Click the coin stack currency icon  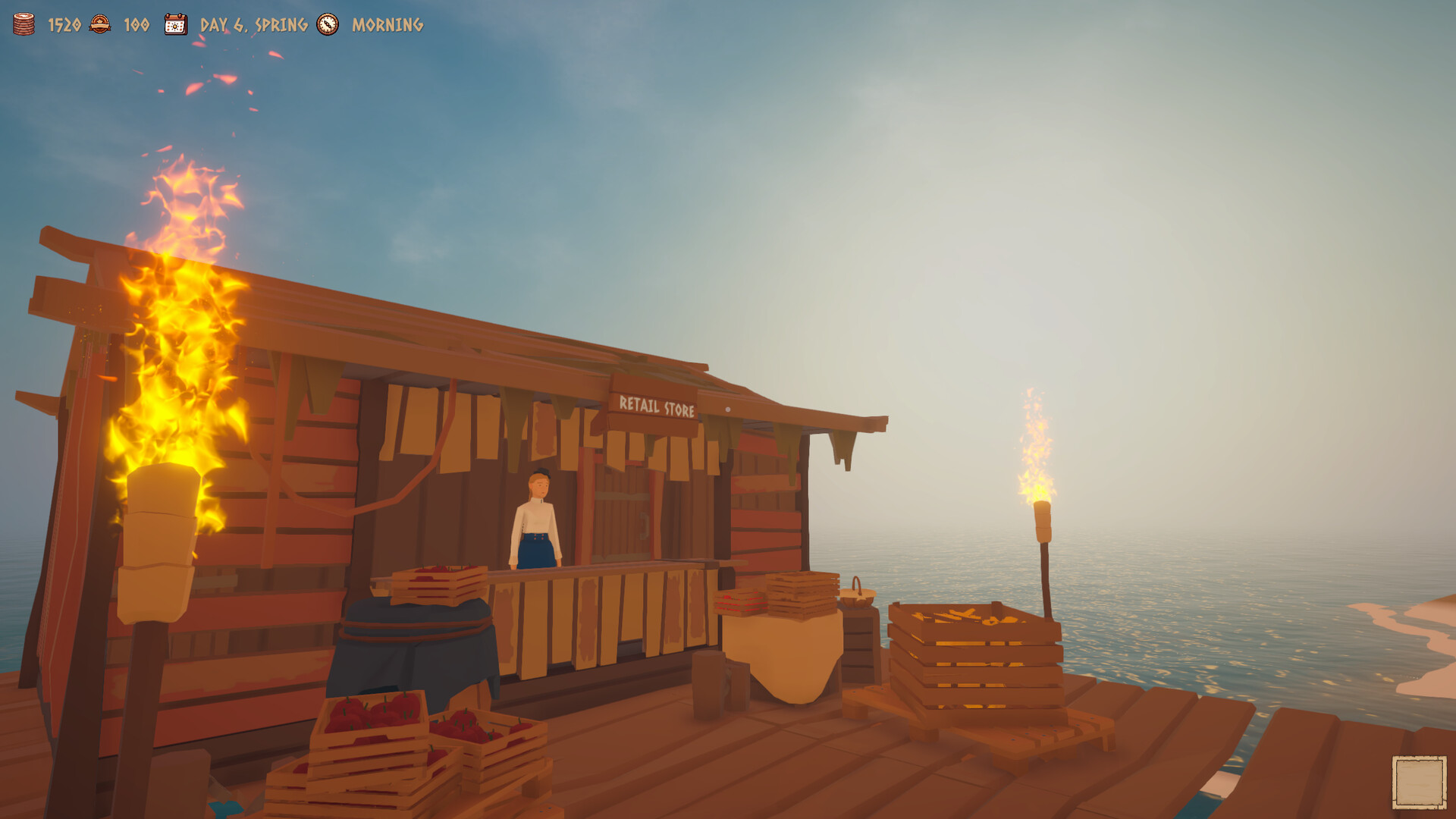23,24
